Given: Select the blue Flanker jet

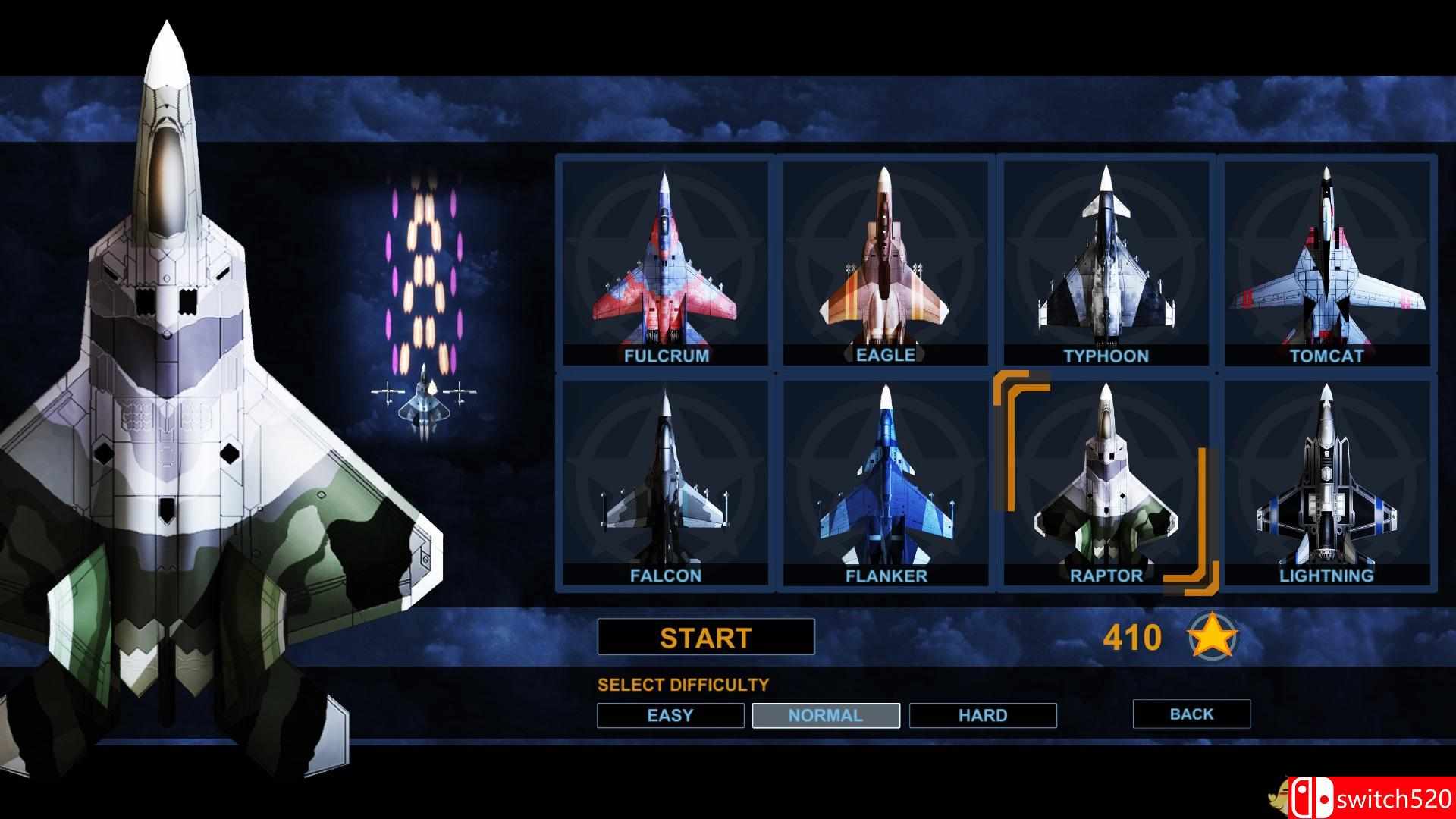Looking at the screenshot, I should 885,482.
